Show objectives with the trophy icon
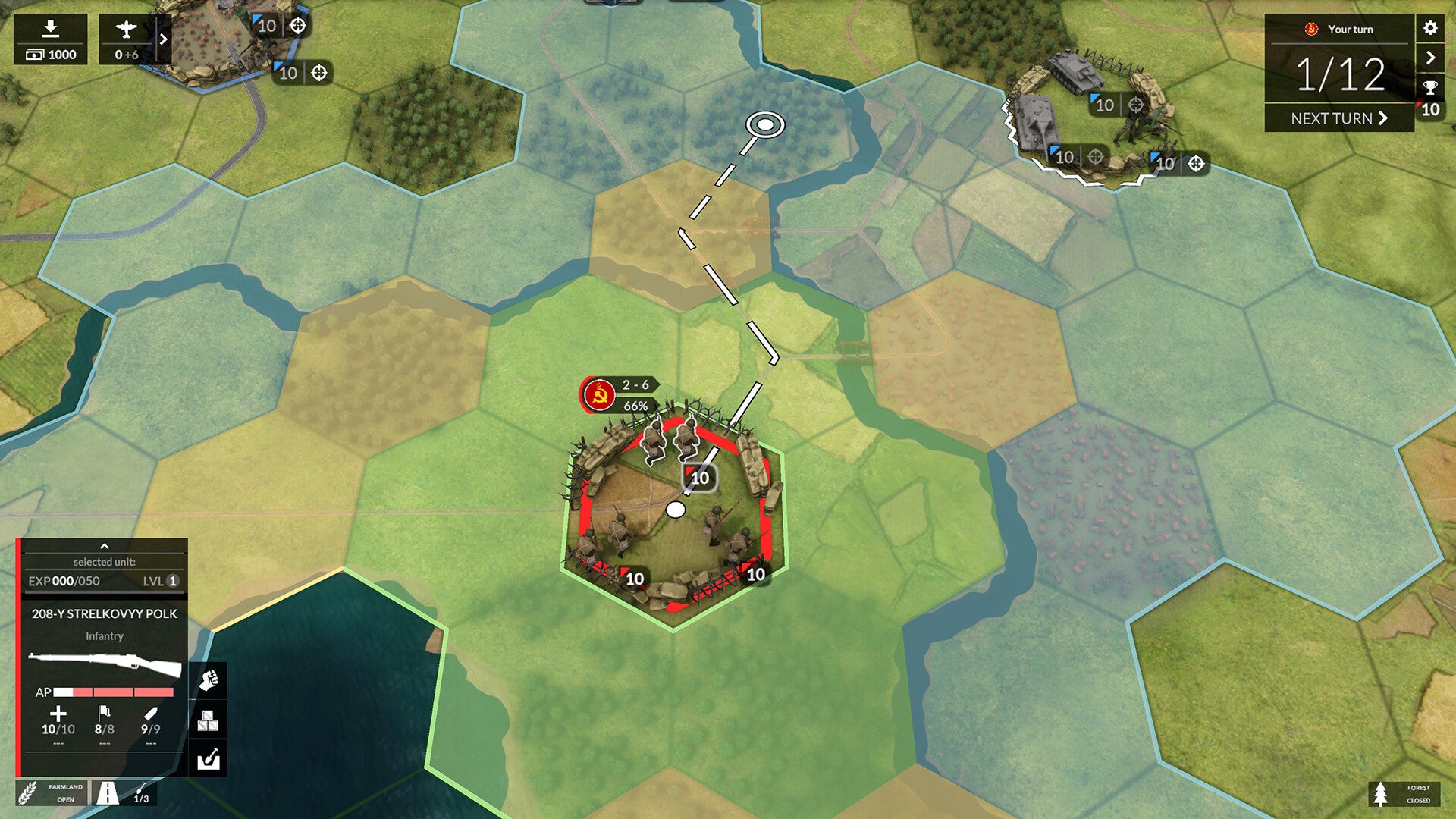 (1430, 87)
